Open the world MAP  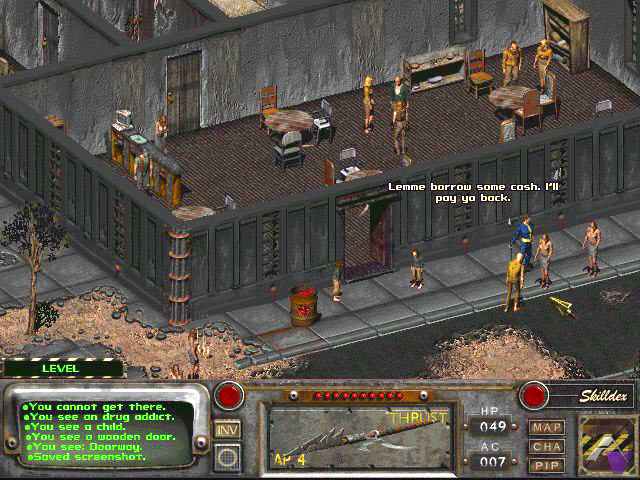point(547,427)
